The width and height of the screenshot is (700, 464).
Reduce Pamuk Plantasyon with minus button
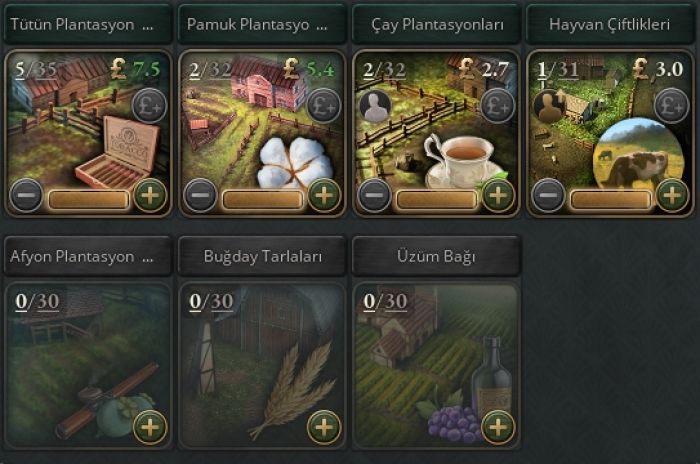pyautogui.click(x=199, y=194)
